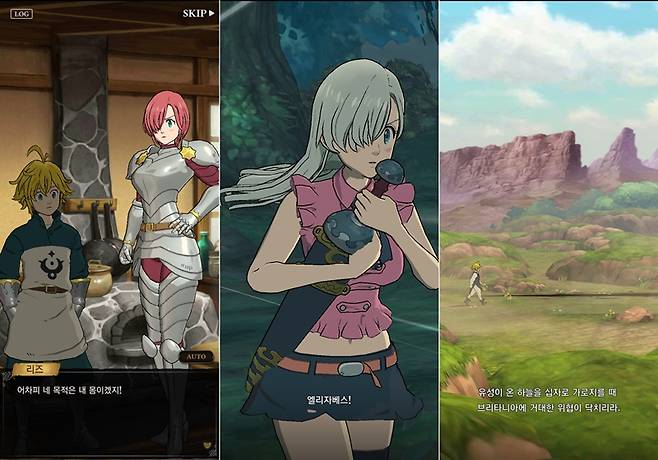The height and width of the screenshot is (460, 658).
Task: Skip the cutscene with SKIP
Action: click(x=199, y=14)
